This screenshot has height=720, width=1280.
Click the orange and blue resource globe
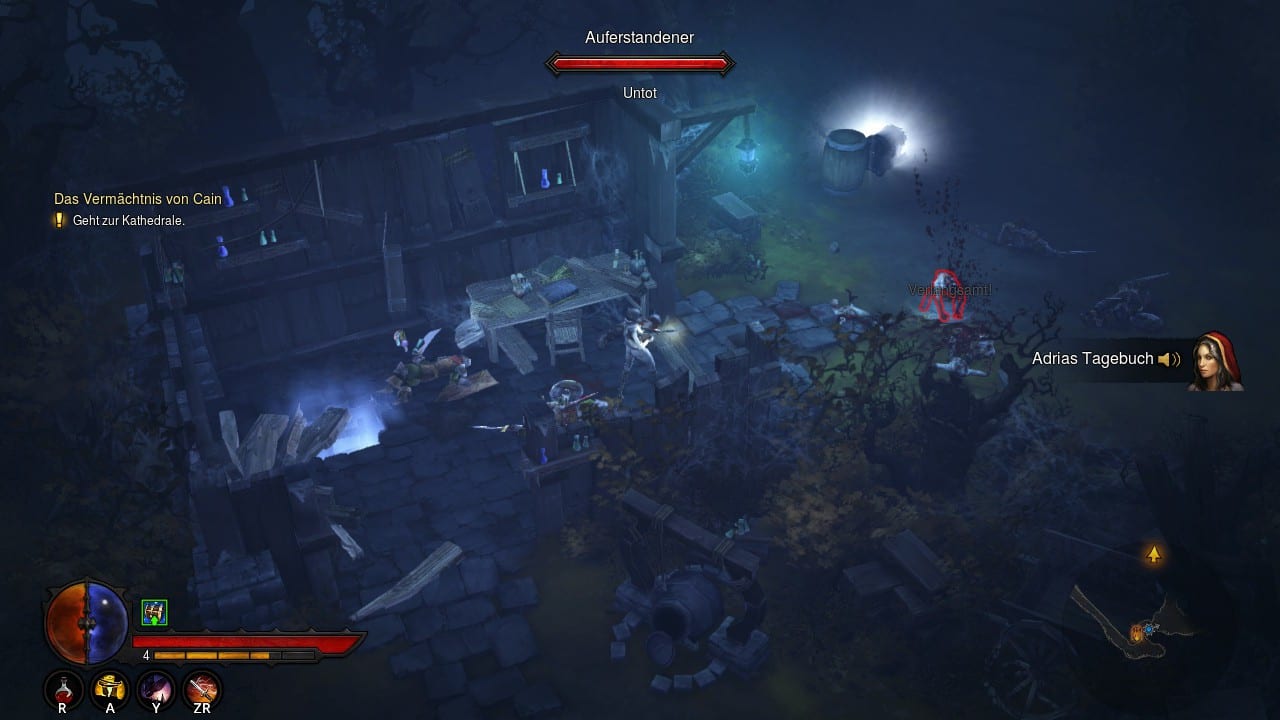pyautogui.click(x=87, y=622)
